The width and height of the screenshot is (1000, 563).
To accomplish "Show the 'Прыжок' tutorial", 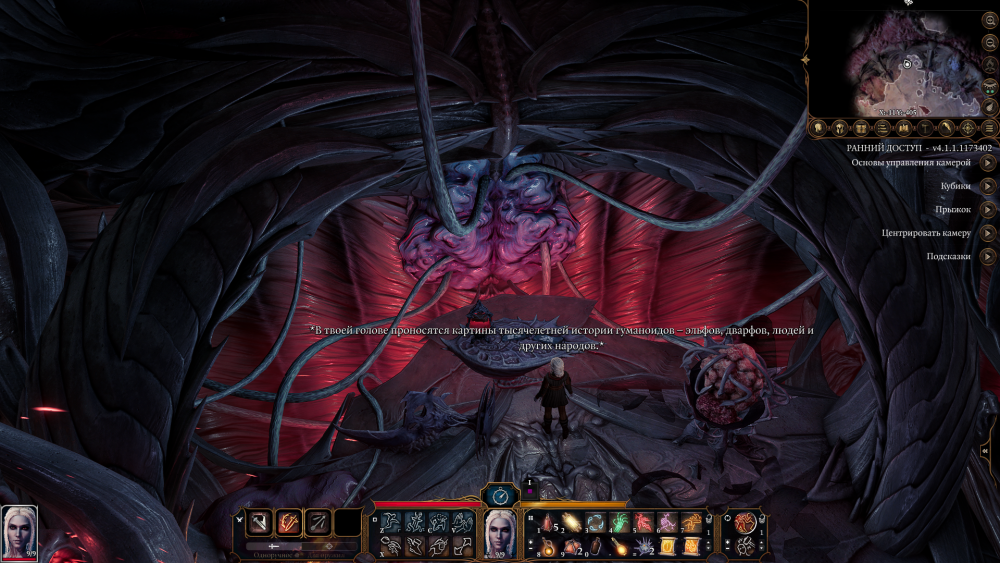I will pyautogui.click(x=987, y=209).
